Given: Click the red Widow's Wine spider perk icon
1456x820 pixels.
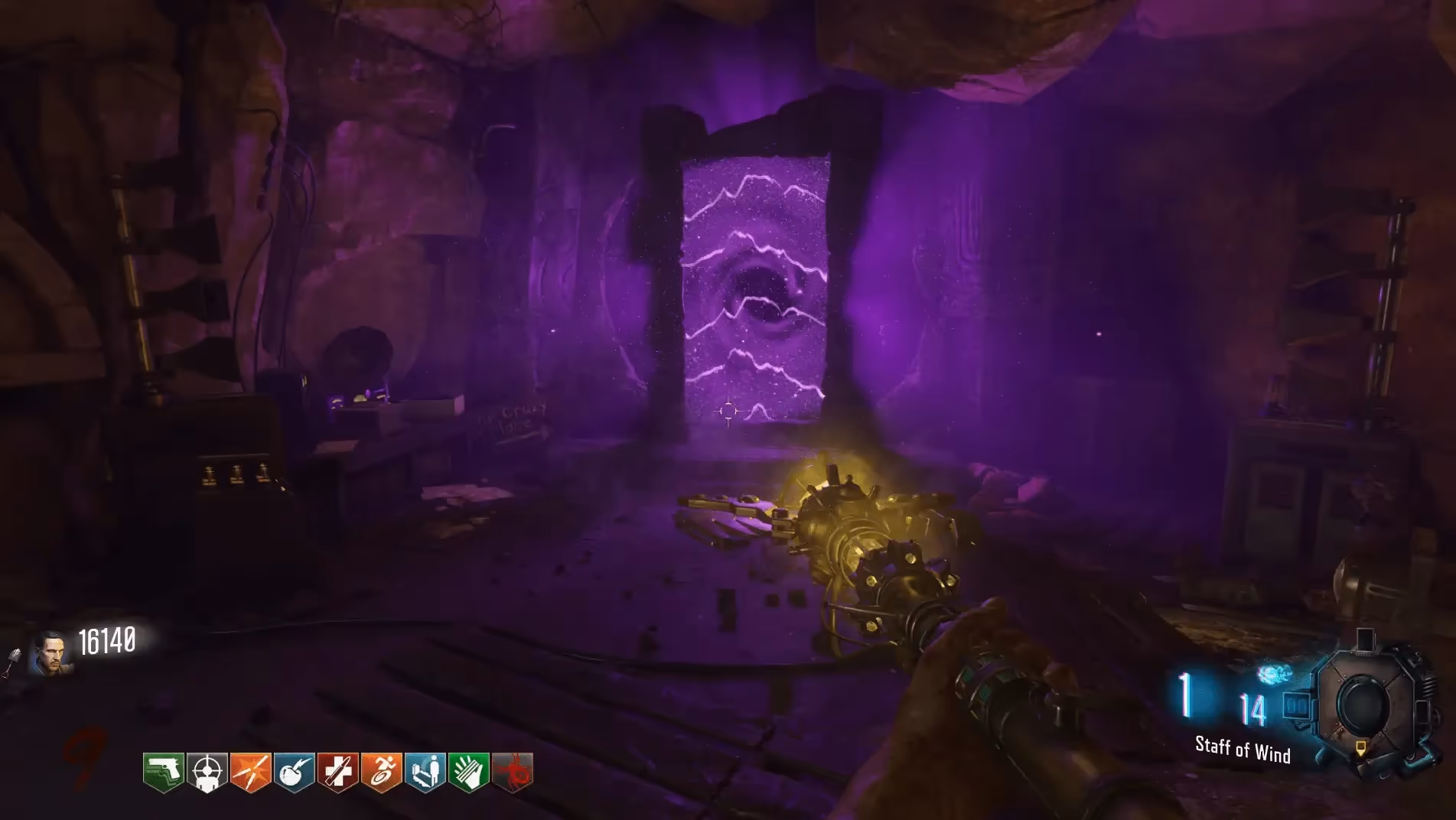Looking at the screenshot, I should click(513, 772).
